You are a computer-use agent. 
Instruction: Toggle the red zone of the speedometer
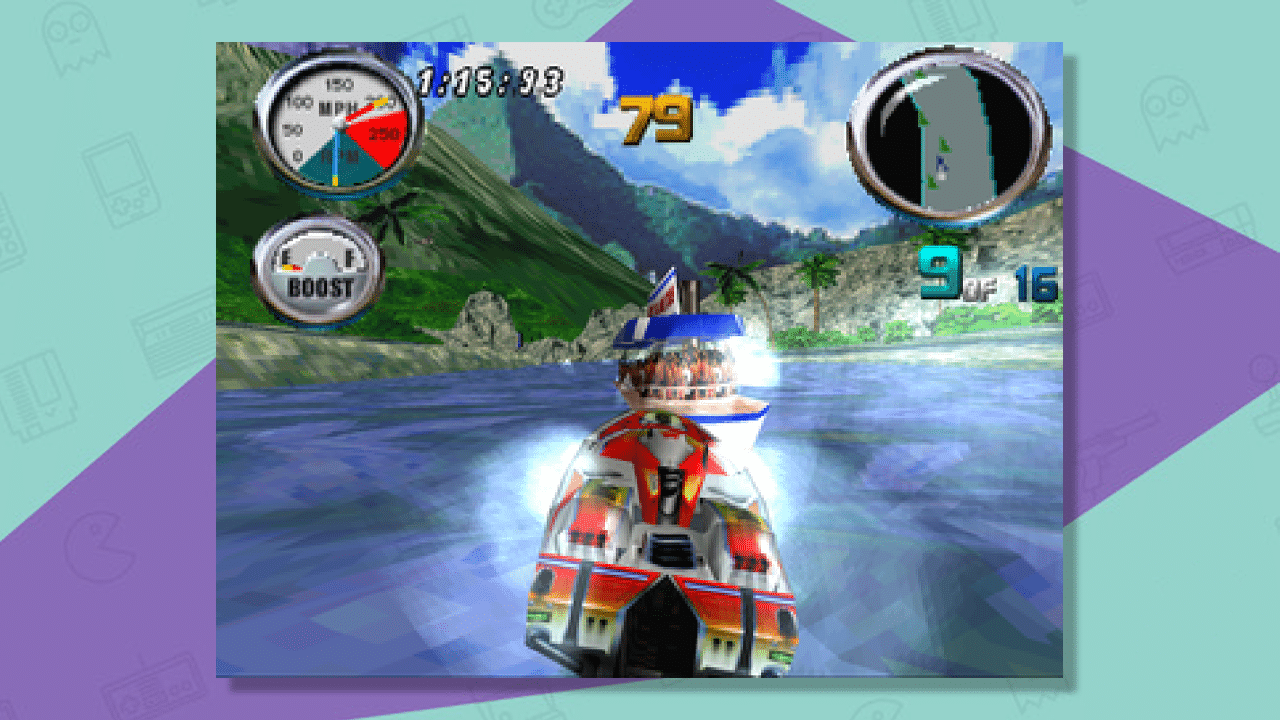coord(376,131)
